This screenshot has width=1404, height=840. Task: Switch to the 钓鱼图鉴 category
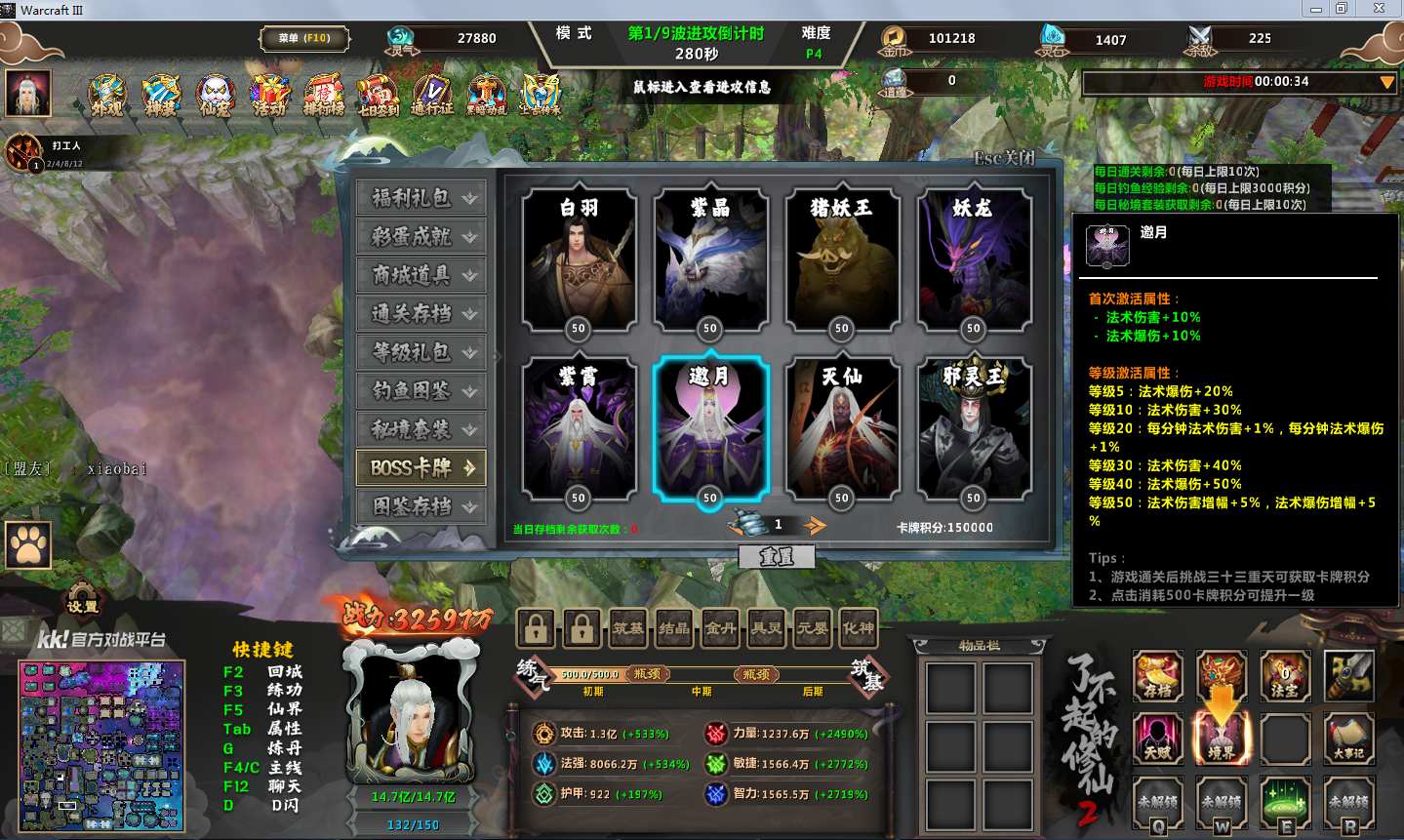421,391
